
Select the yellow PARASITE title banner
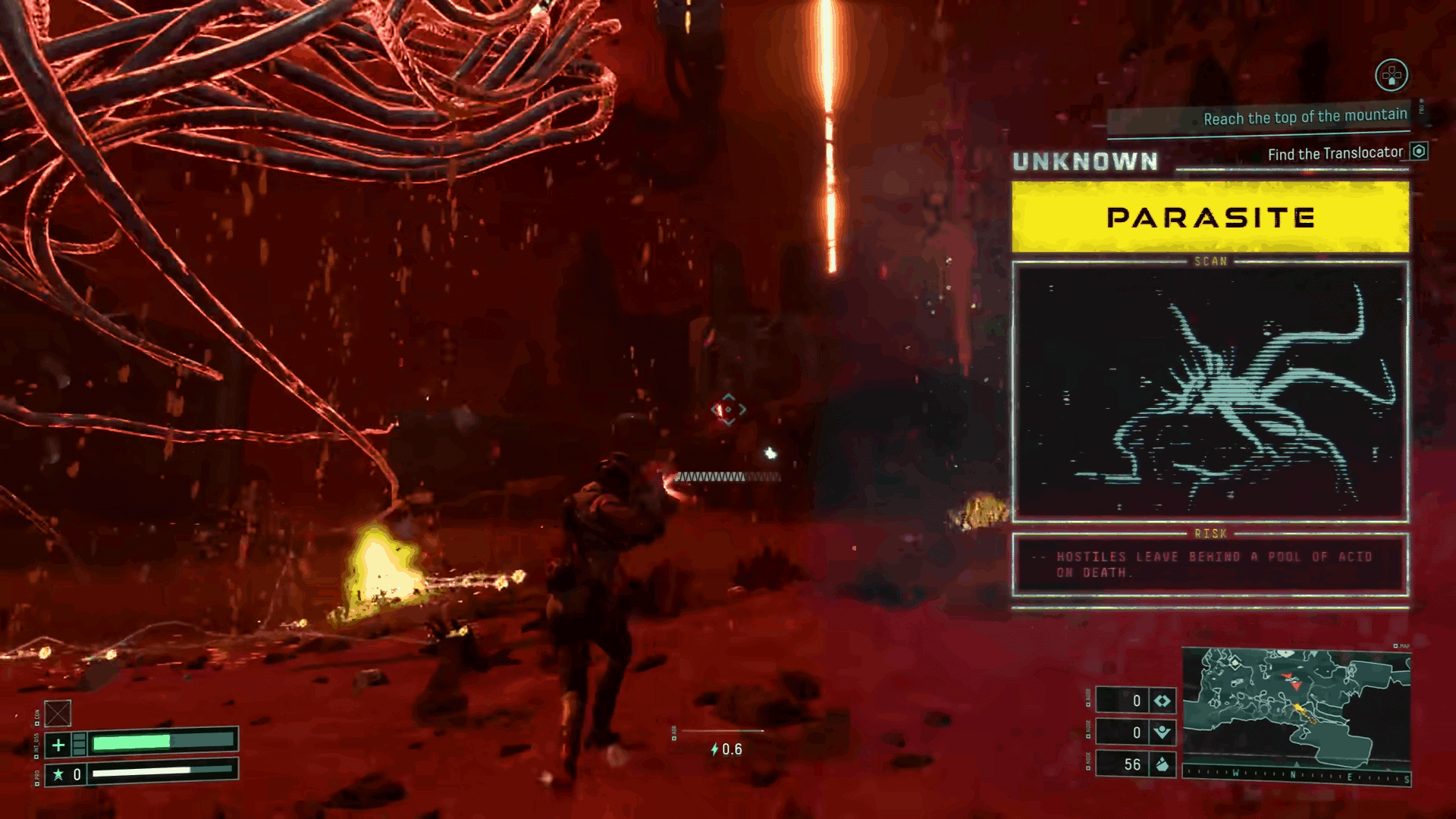(x=1210, y=218)
